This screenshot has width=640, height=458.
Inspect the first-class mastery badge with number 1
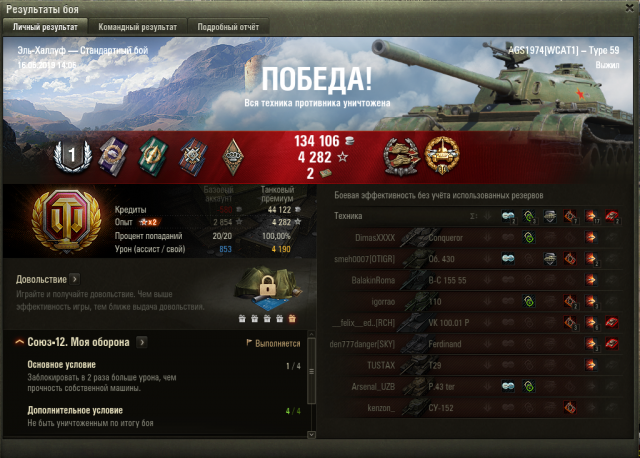point(72,154)
